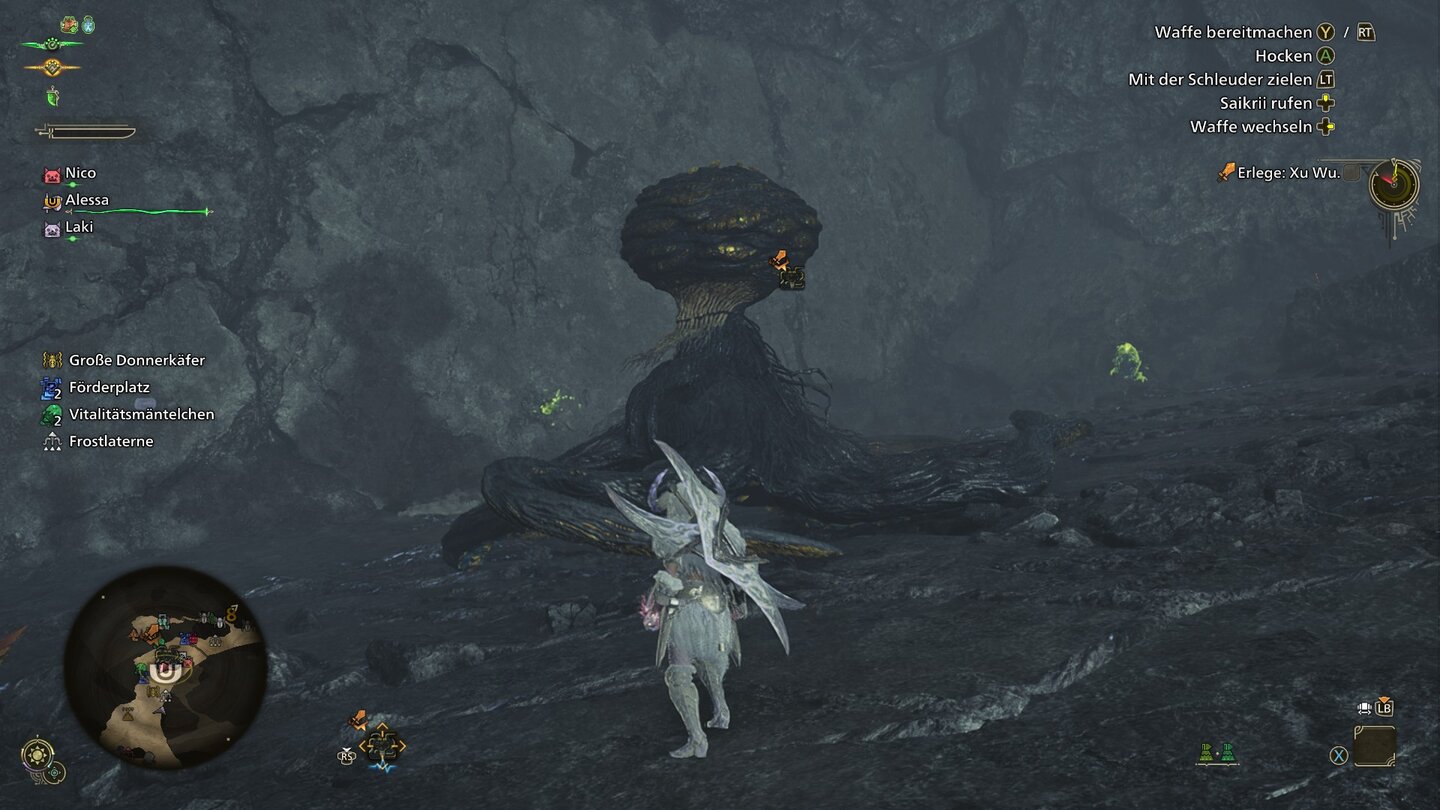The width and height of the screenshot is (1440, 810).
Task: Open the four-arrow radial shortcut icon
Action: (381, 744)
